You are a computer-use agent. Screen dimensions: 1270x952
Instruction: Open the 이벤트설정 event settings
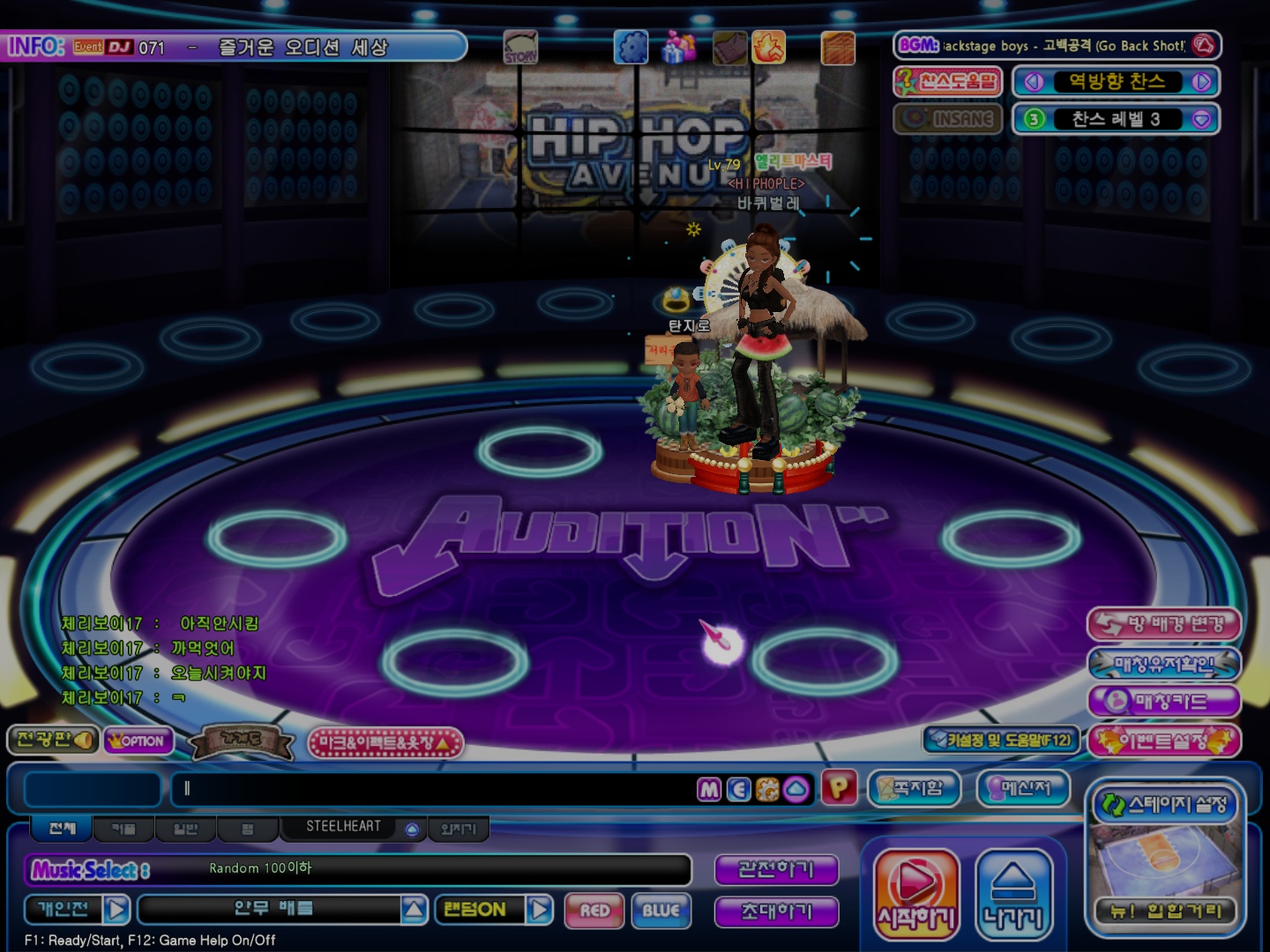click(1164, 741)
